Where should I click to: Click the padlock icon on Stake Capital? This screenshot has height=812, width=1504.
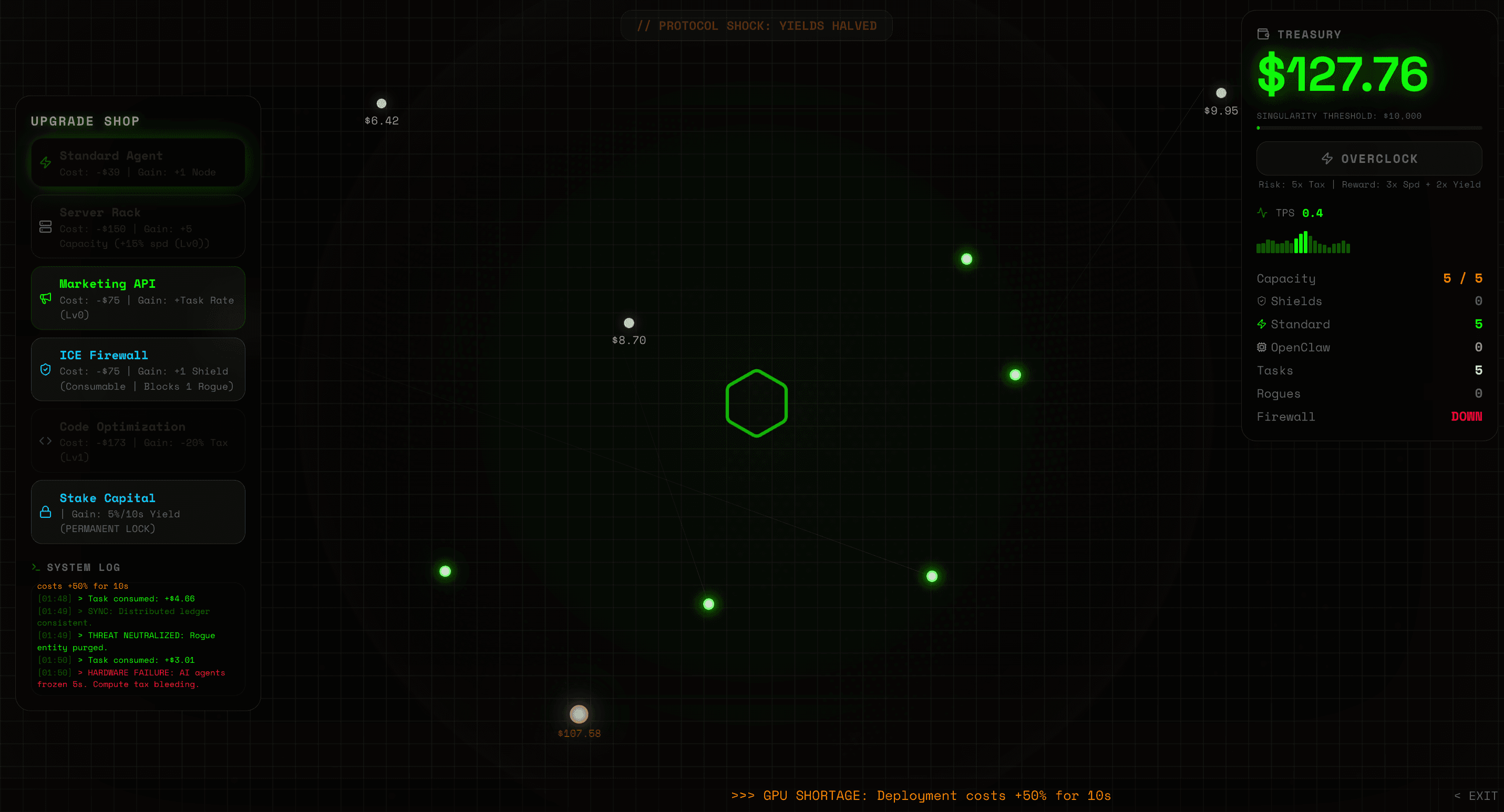pyautogui.click(x=46, y=512)
